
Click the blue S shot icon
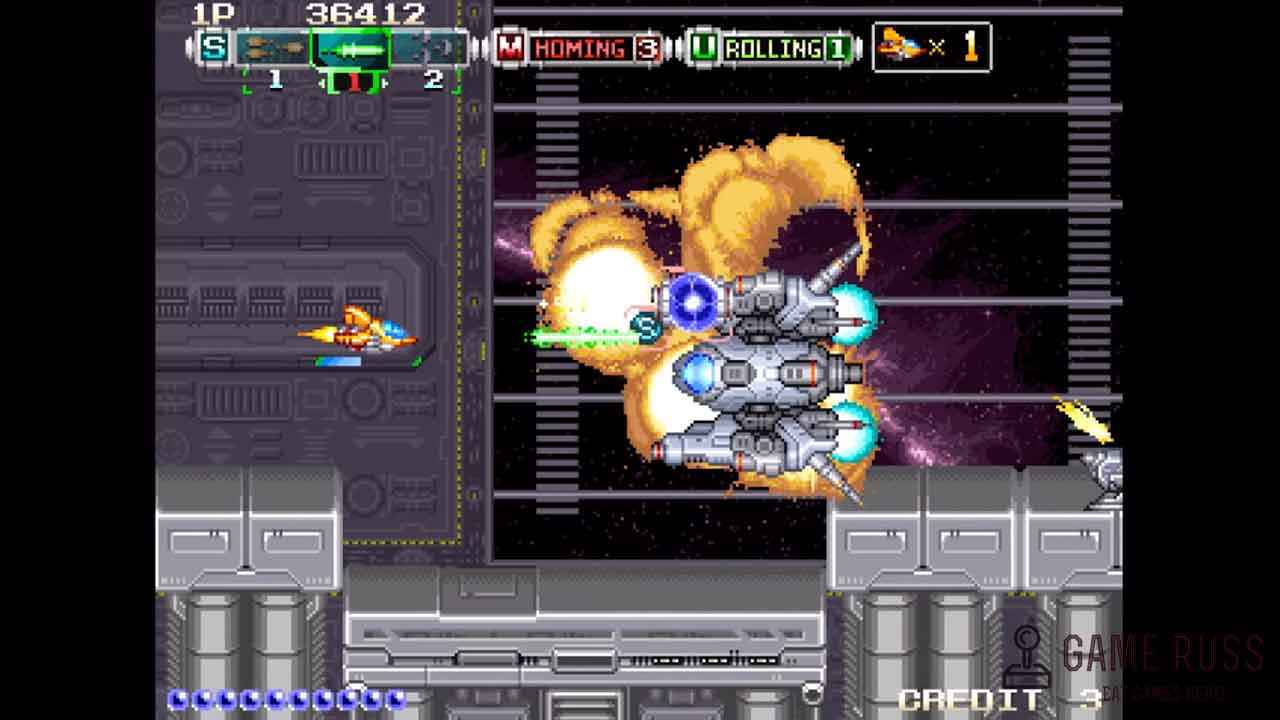click(214, 47)
